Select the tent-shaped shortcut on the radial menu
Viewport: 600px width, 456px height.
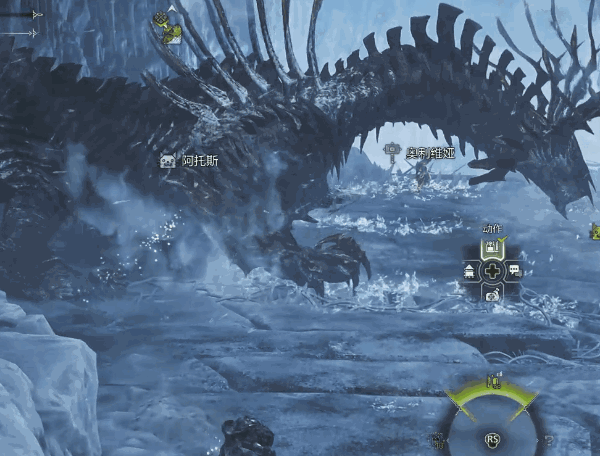(469, 271)
